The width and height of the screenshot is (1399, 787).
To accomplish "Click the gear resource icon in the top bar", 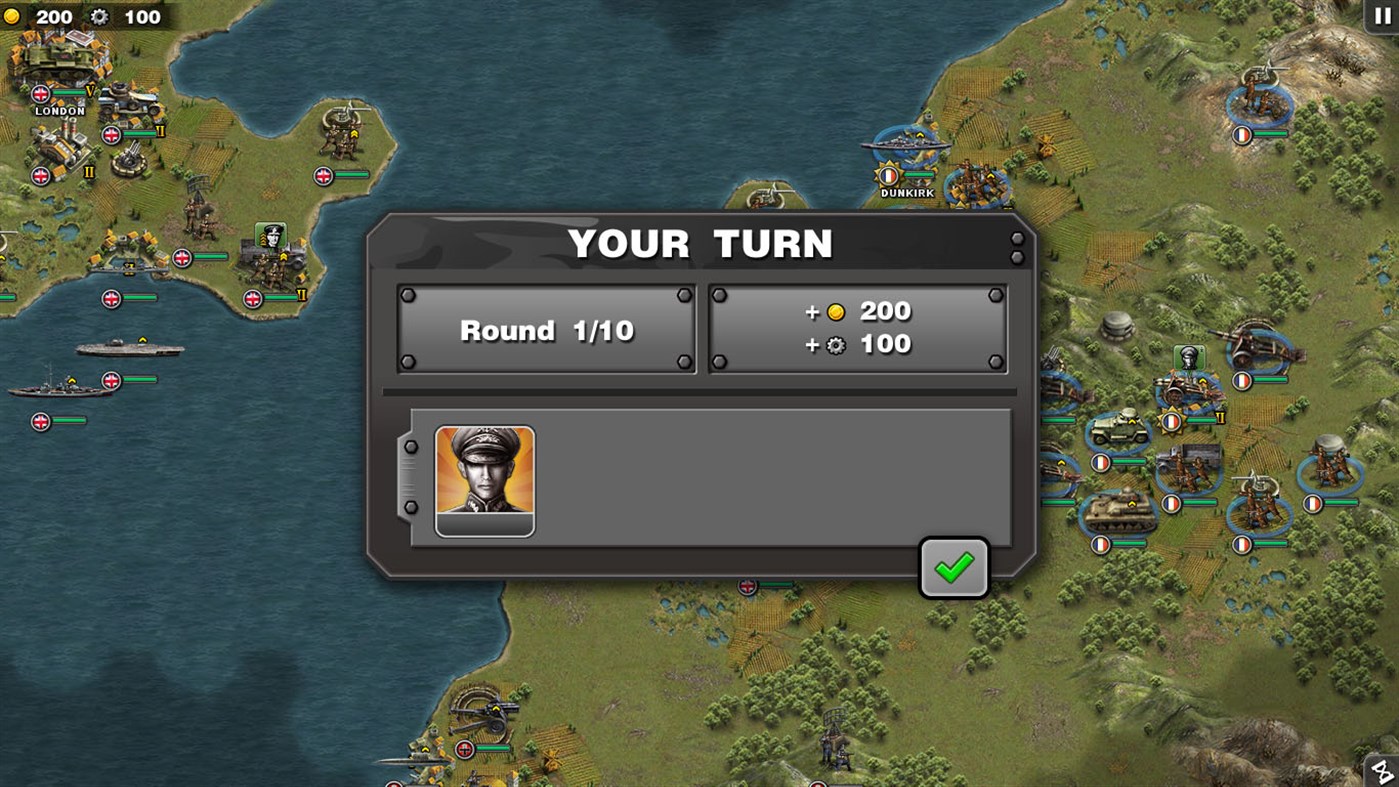I will [97, 17].
